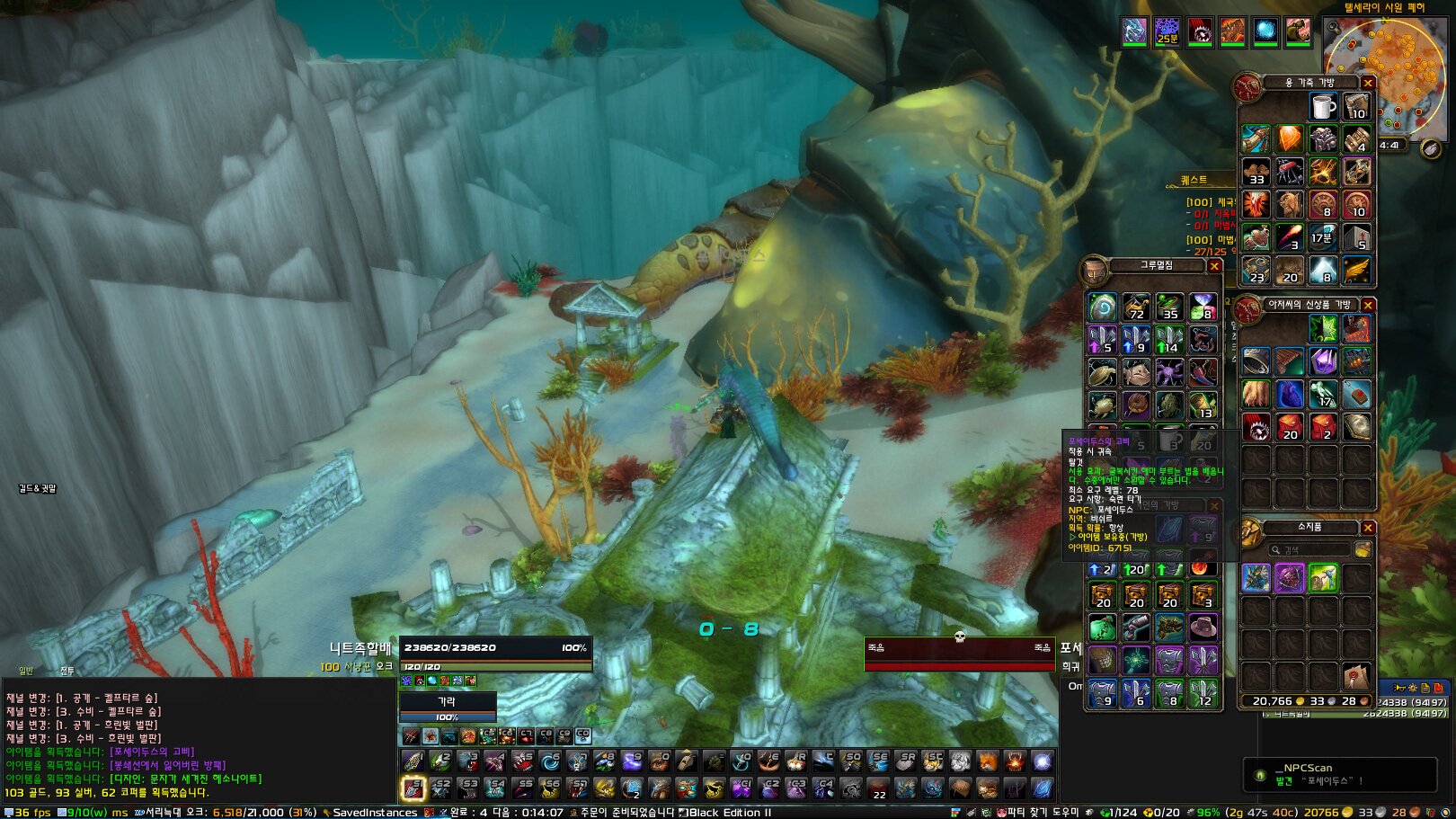This screenshot has width=1456, height=819.
Task: Select the sea turtle item slot
Action: pyautogui.click(x=1102, y=372)
